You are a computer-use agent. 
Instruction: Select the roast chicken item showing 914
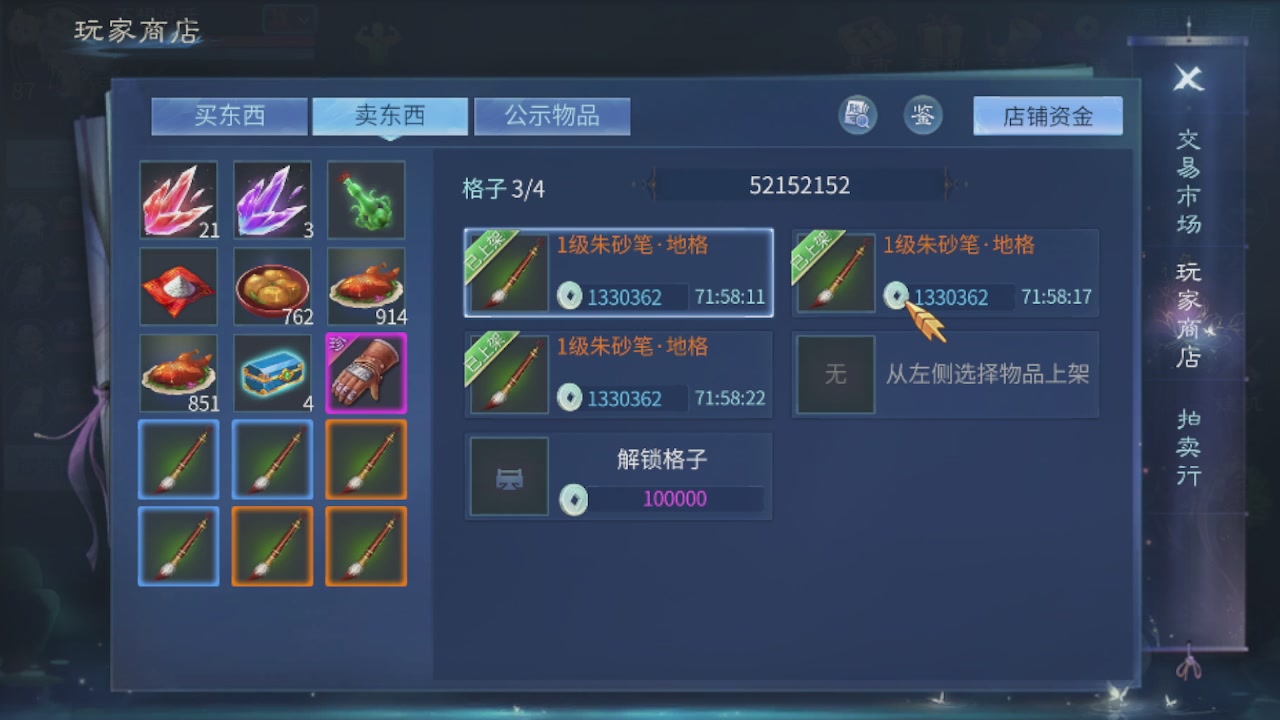366,285
